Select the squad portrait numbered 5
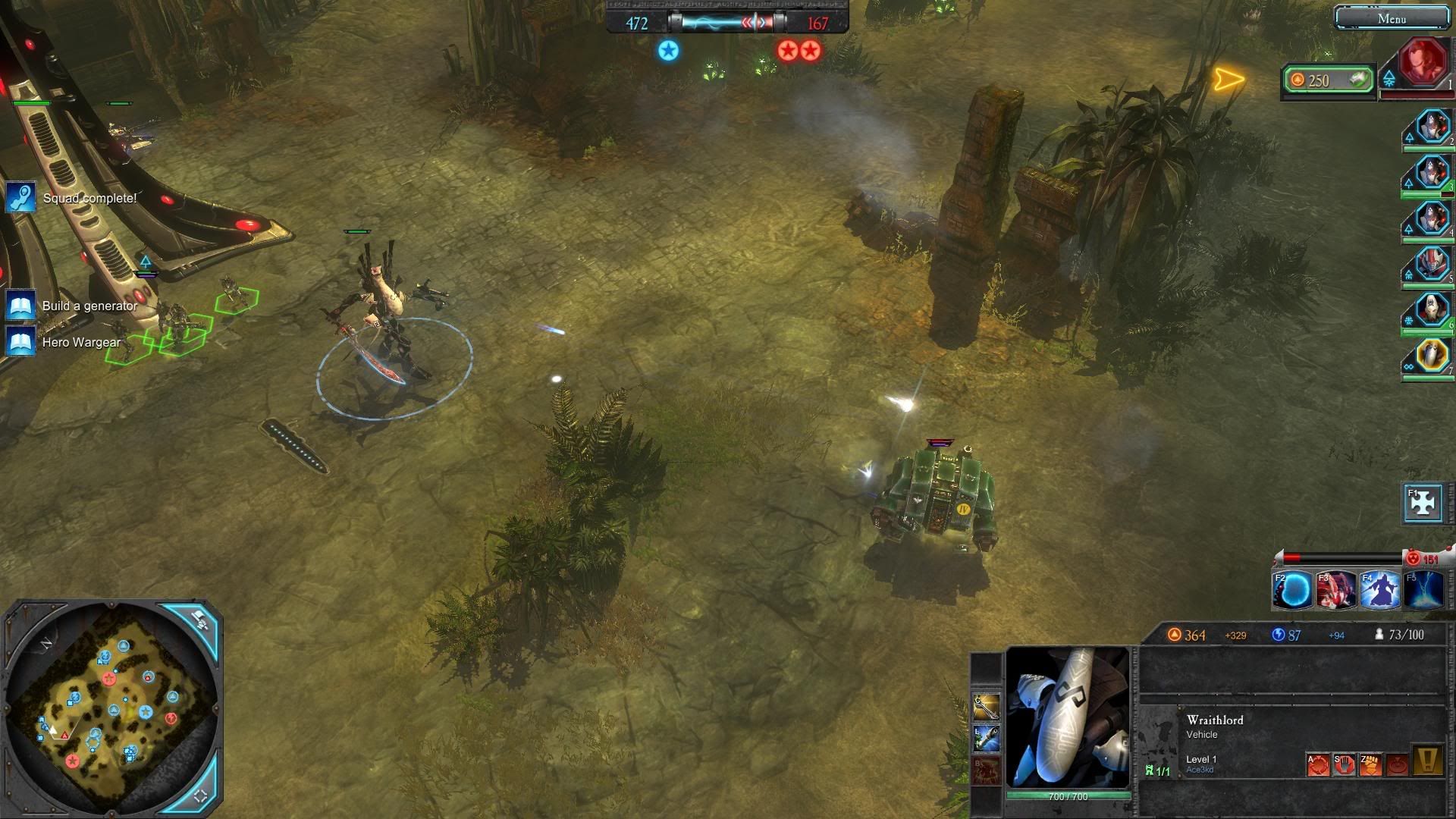1456x819 pixels. [1432, 265]
